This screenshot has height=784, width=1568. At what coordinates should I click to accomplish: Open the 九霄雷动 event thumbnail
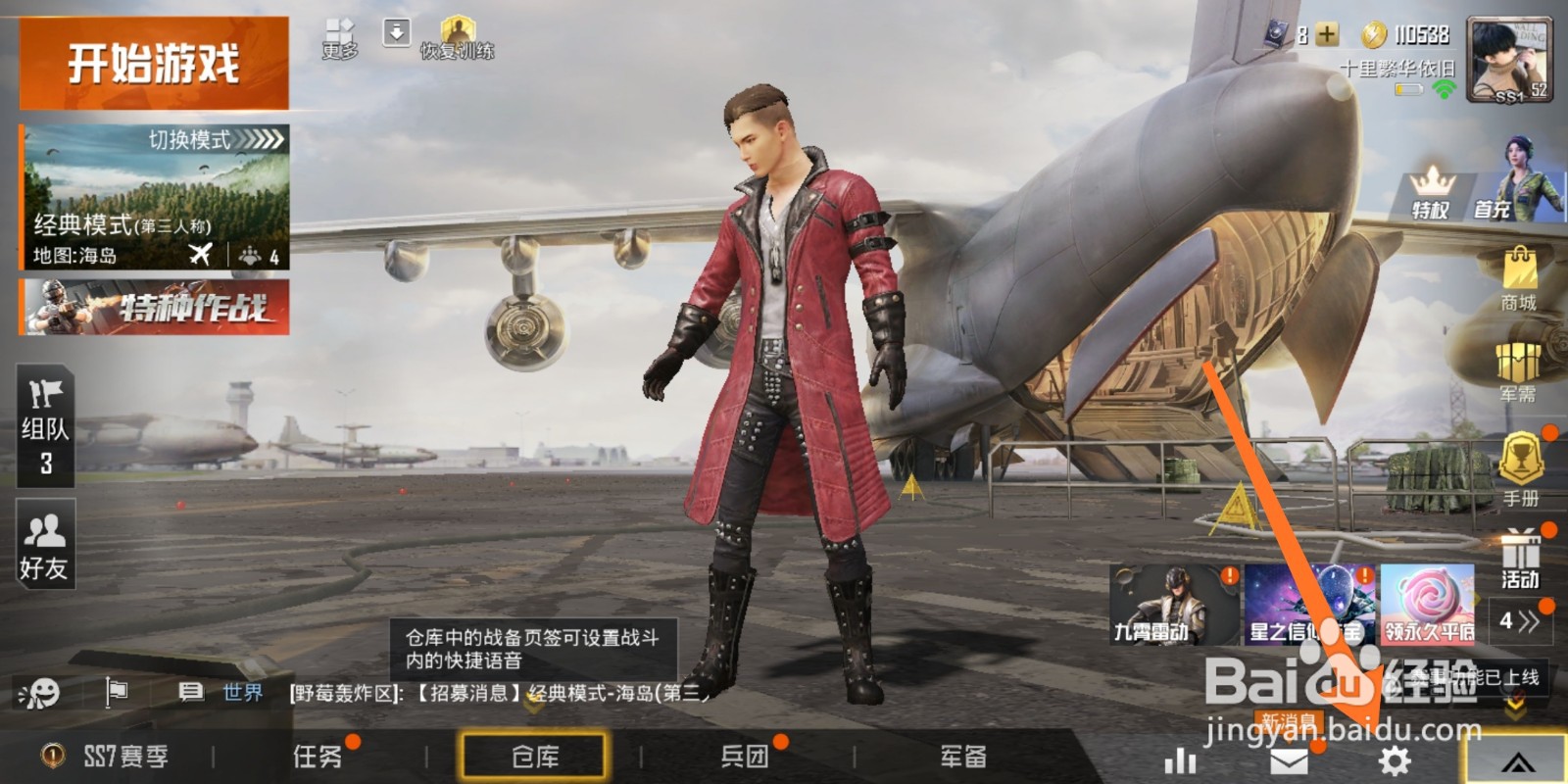[x=1172, y=605]
